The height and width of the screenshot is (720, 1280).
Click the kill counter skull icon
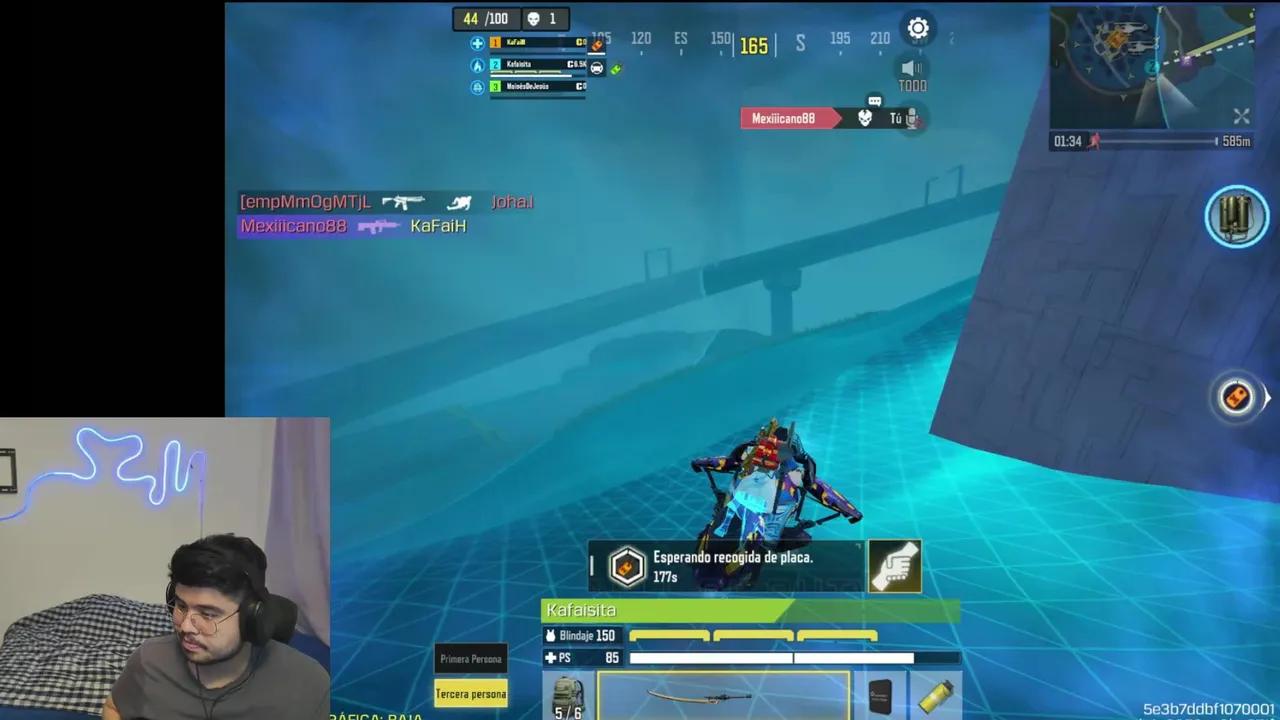pos(535,18)
